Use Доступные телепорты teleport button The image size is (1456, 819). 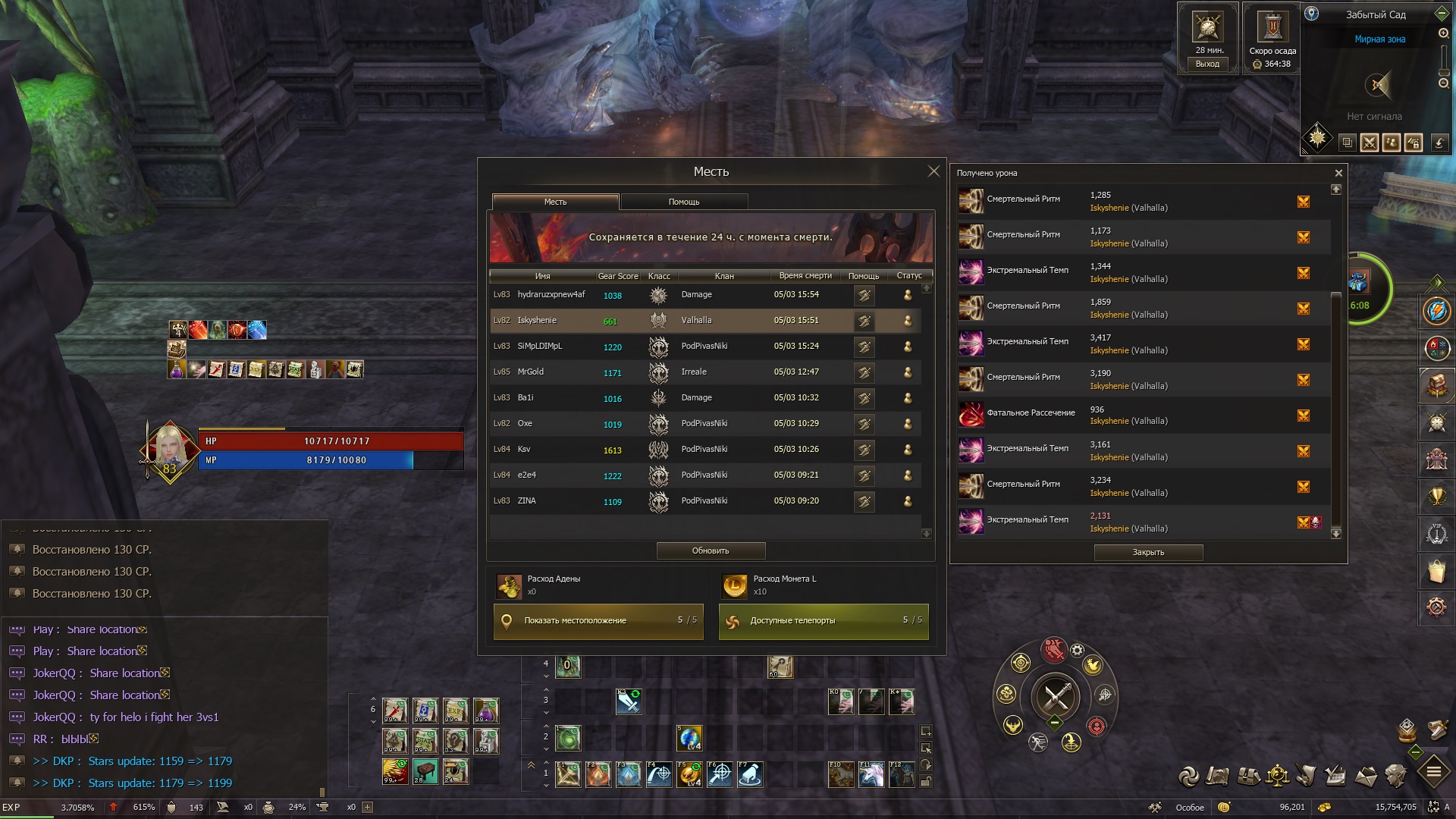(x=824, y=620)
